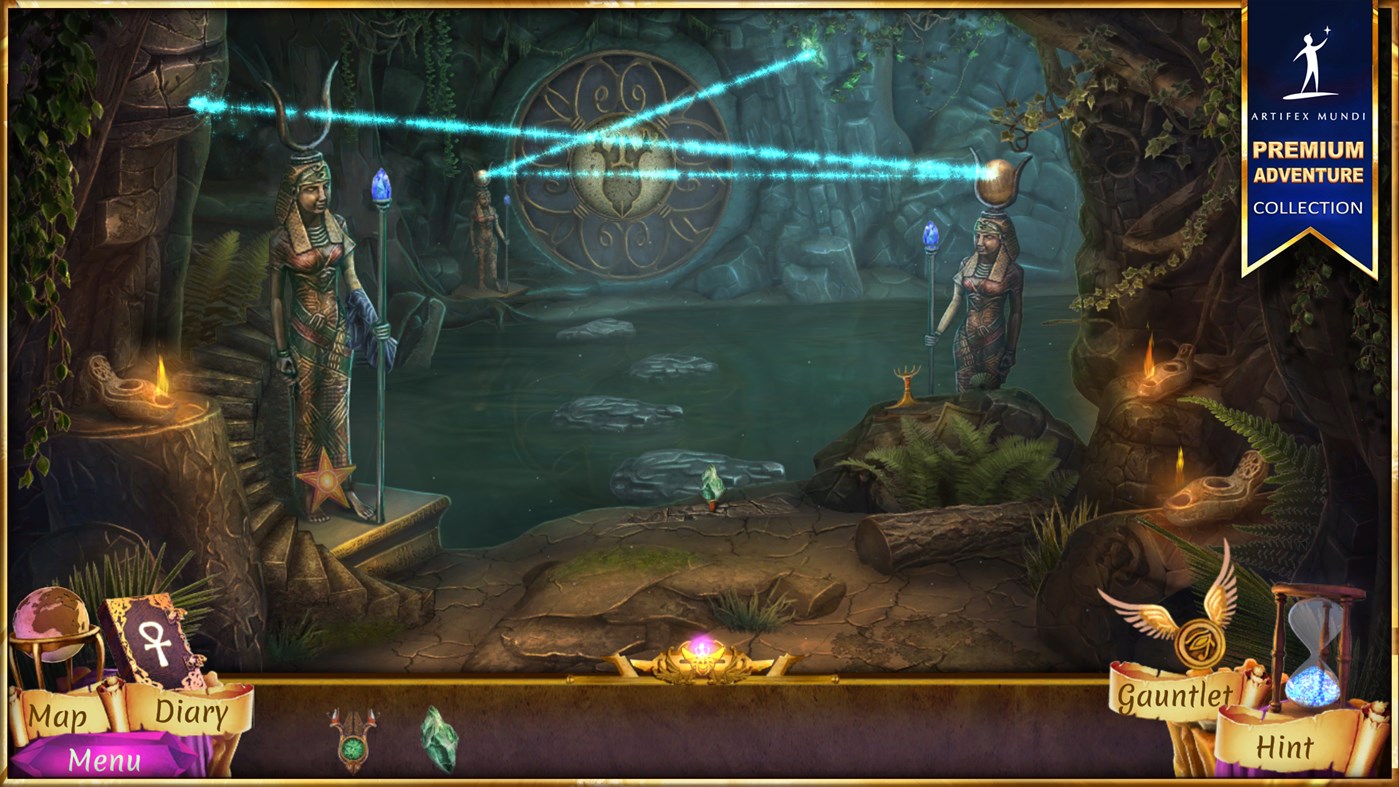
Task: Open the game Menu
Action: 103,761
